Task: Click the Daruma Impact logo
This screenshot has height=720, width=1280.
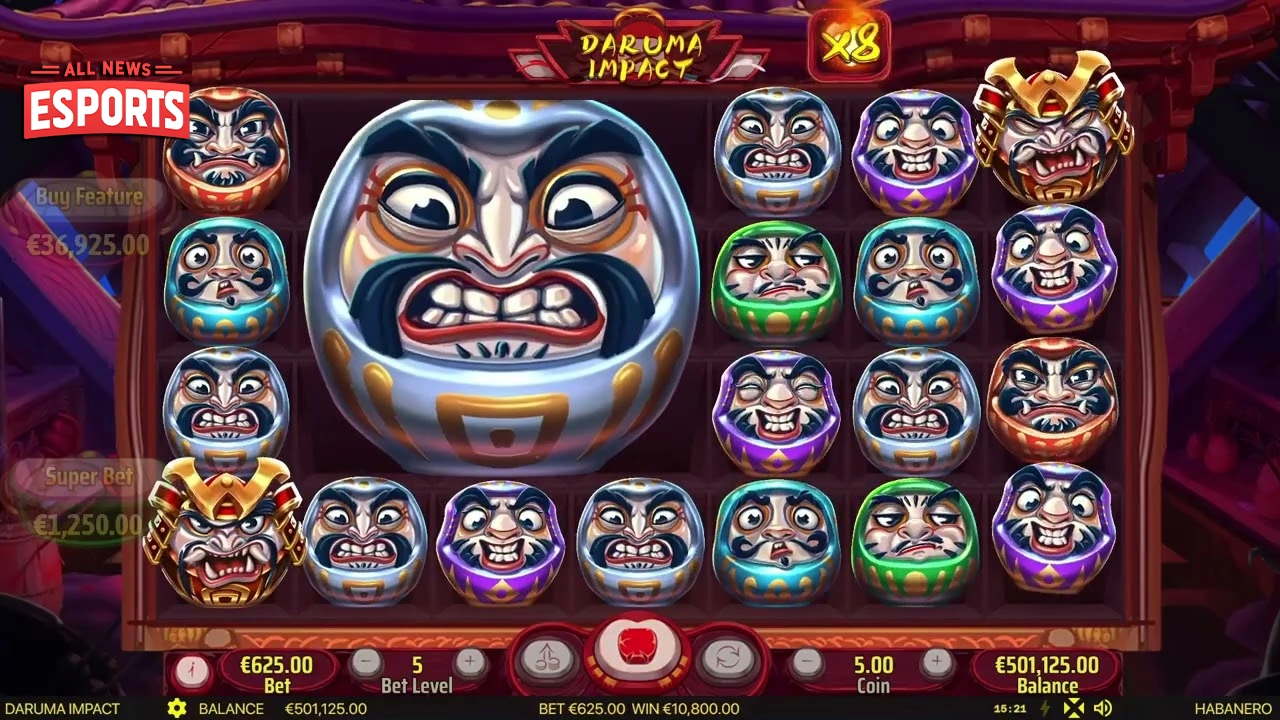Action: (x=641, y=45)
